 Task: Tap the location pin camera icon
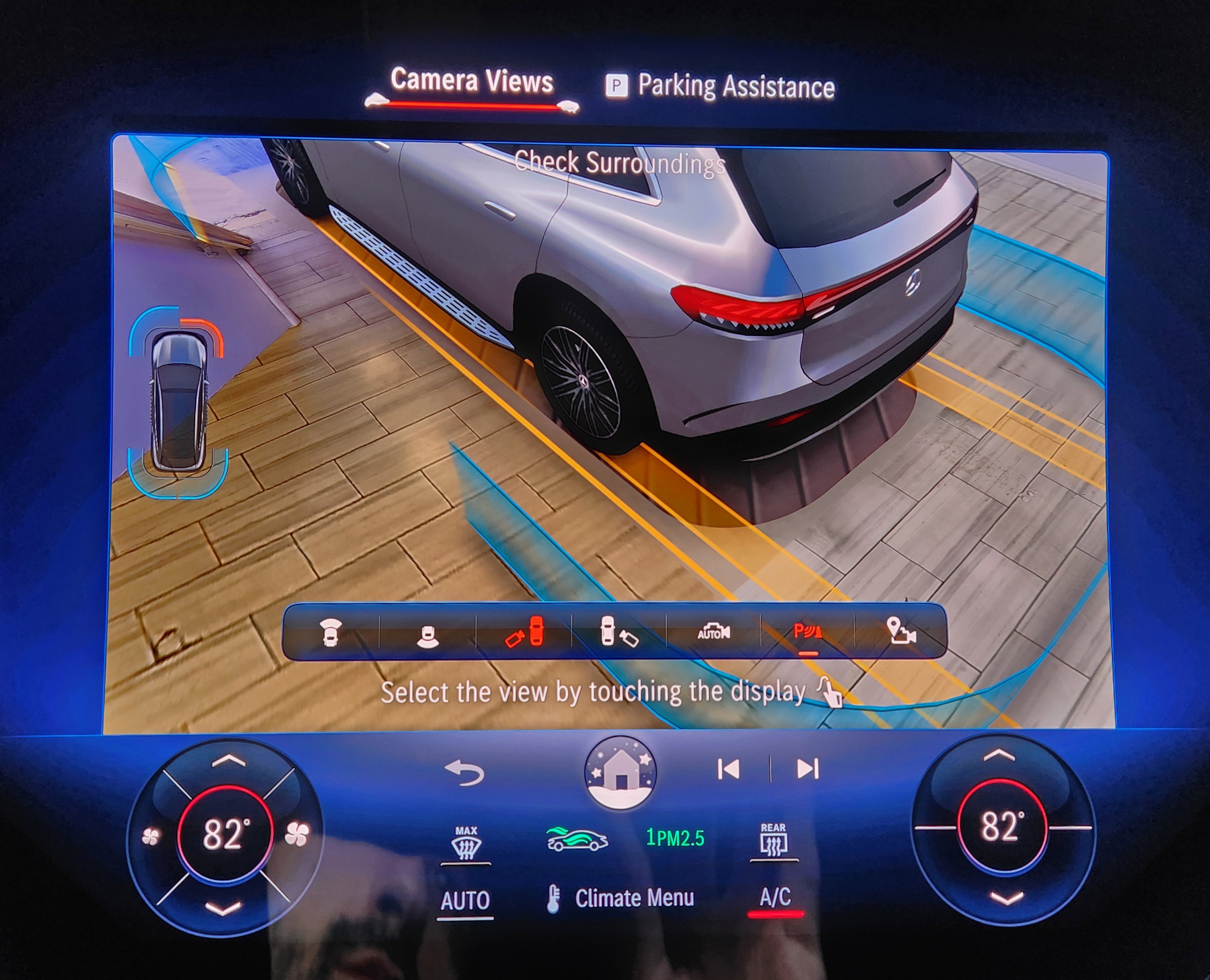(901, 632)
